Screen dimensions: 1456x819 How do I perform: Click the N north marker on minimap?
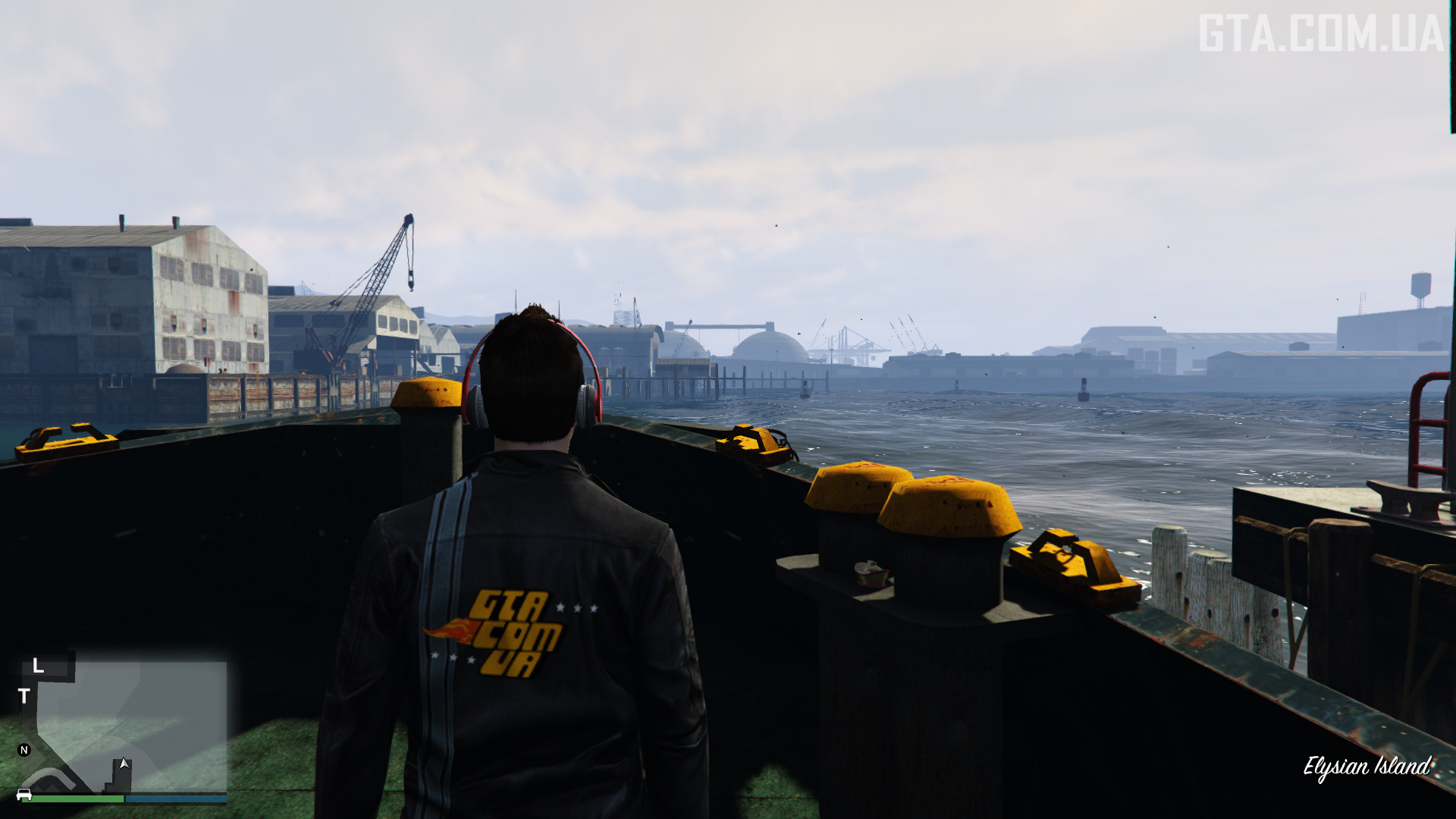point(24,750)
